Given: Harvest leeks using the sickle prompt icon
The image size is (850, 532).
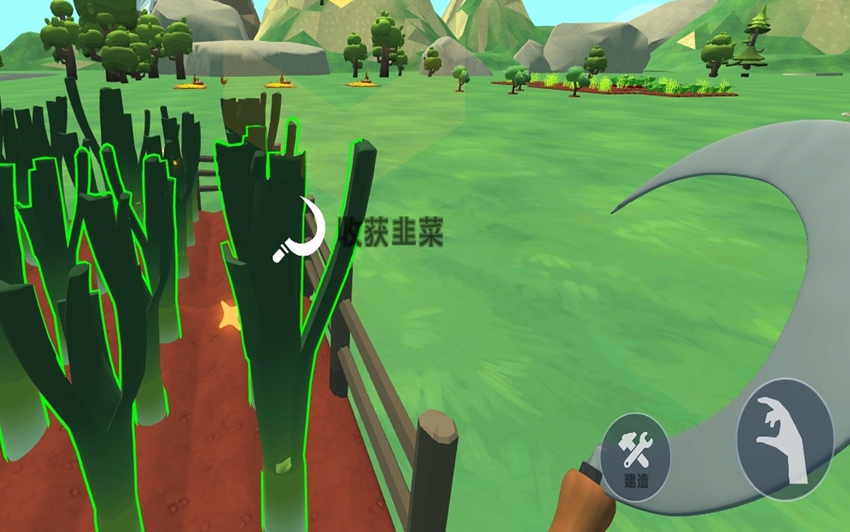Looking at the screenshot, I should pyautogui.click(x=300, y=232).
